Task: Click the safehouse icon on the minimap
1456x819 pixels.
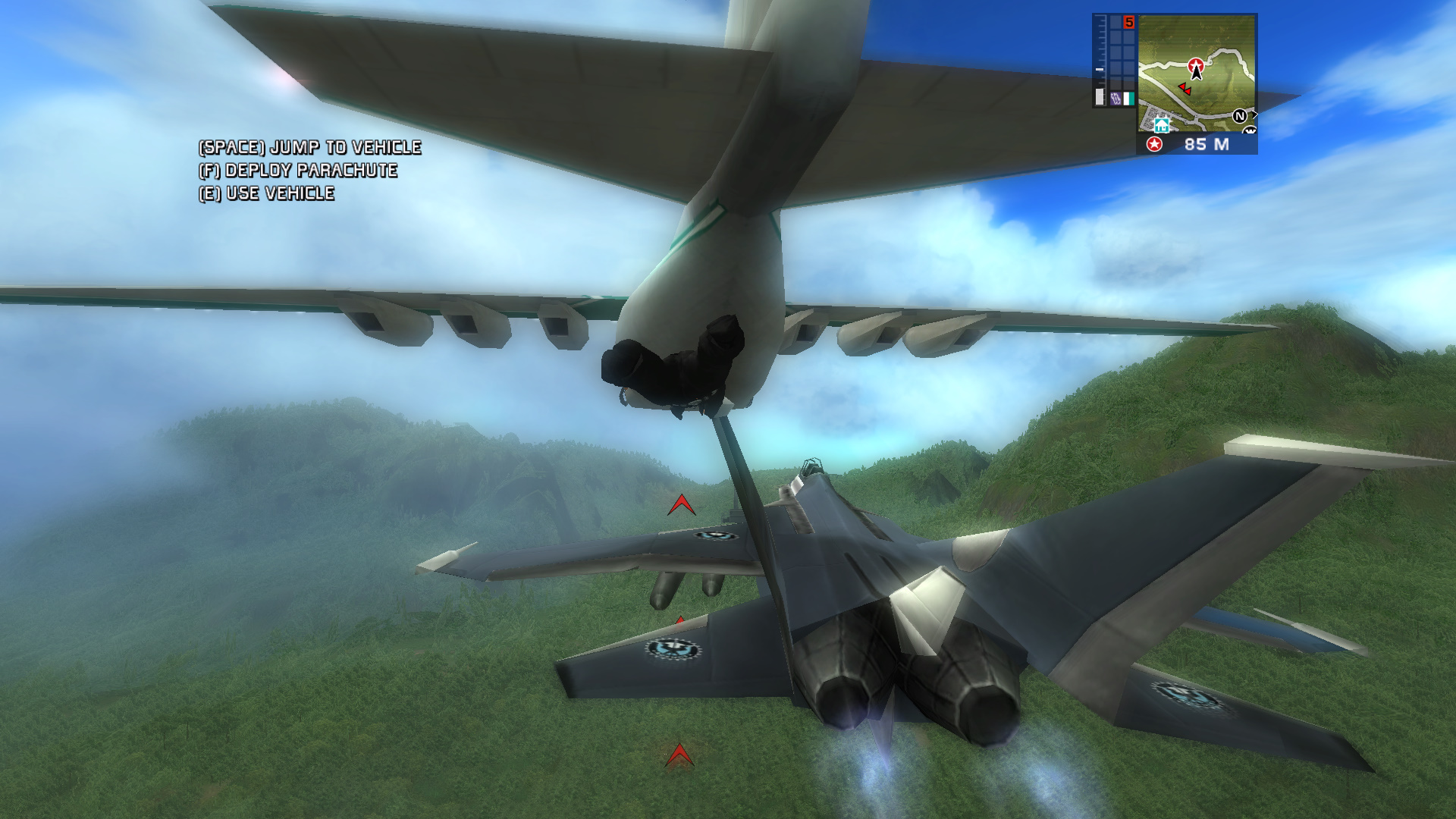Action: click(x=1161, y=125)
